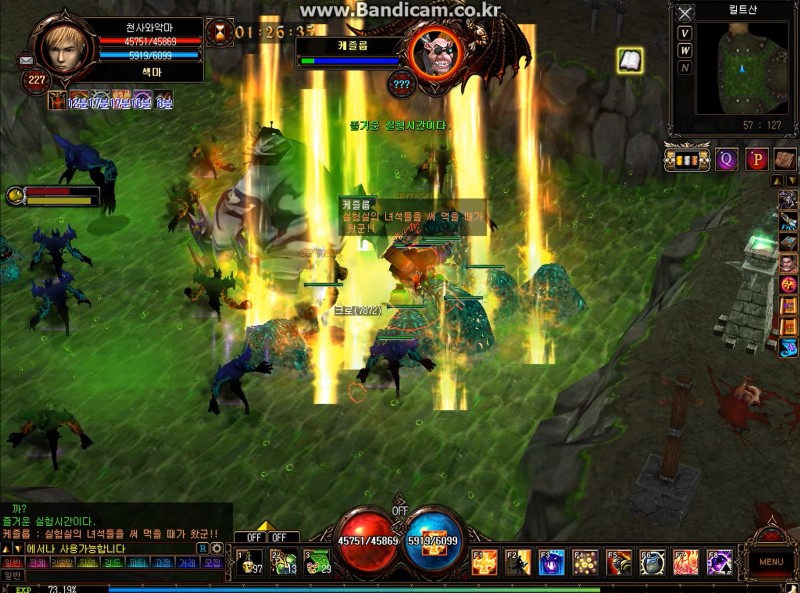800x593 pixels.
Task: Open the red P icon
Action: 756,159
